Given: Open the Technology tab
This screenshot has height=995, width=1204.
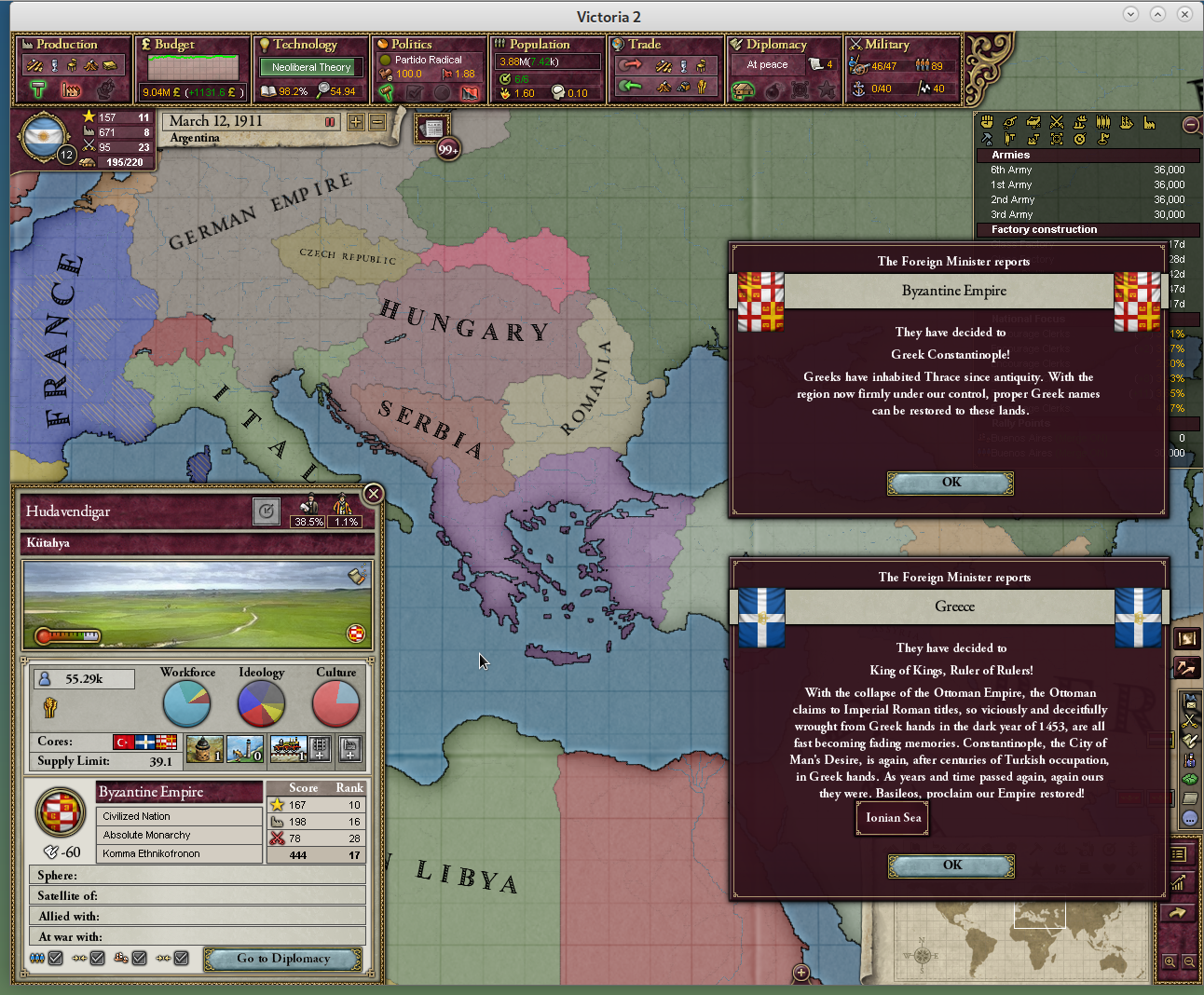Looking at the screenshot, I should tap(305, 45).
